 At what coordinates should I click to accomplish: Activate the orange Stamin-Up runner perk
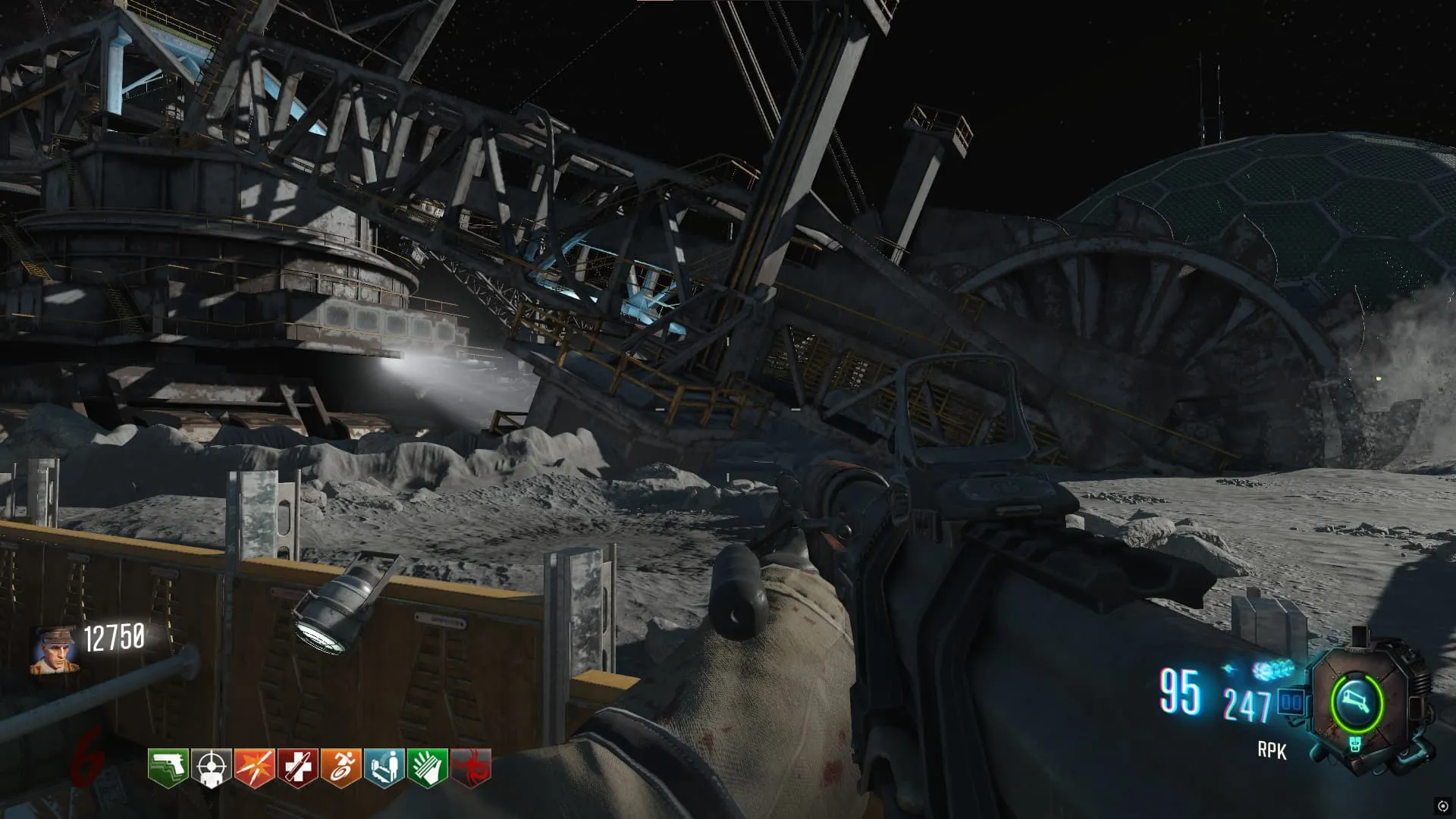[x=340, y=767]
